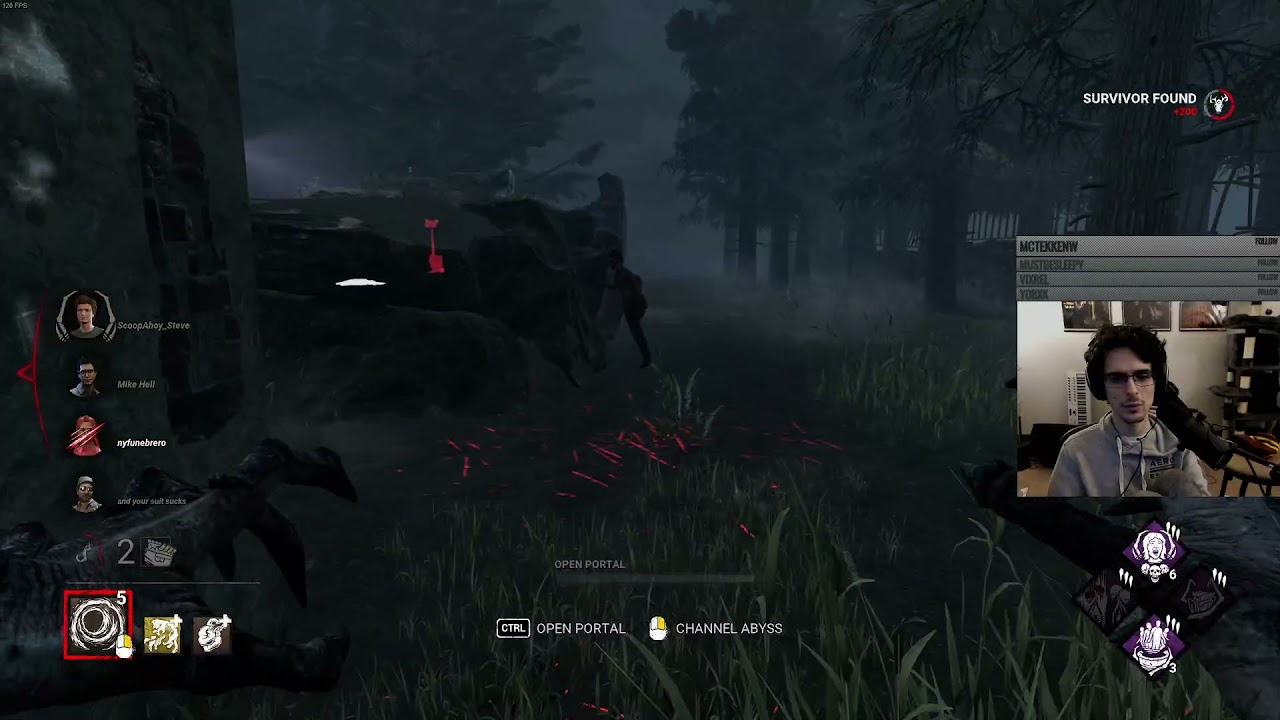Viewport: 1280px width, 720px height.
Task: Click the YOBXX row in the follow list
Action: (x=1100, y=292)
